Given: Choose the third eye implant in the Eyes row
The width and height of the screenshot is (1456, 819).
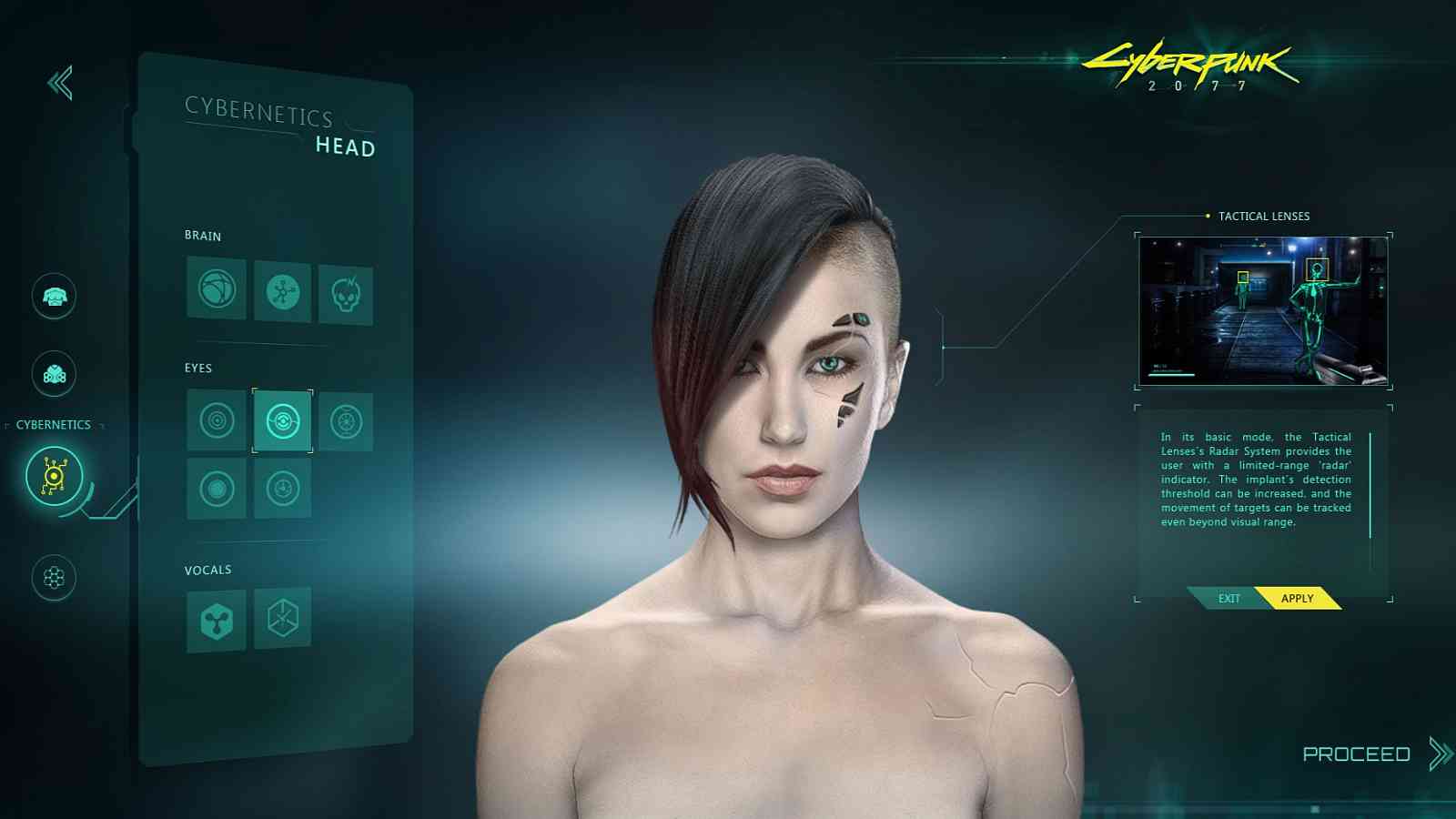Looking at the screenshot, I should (349, 422).
